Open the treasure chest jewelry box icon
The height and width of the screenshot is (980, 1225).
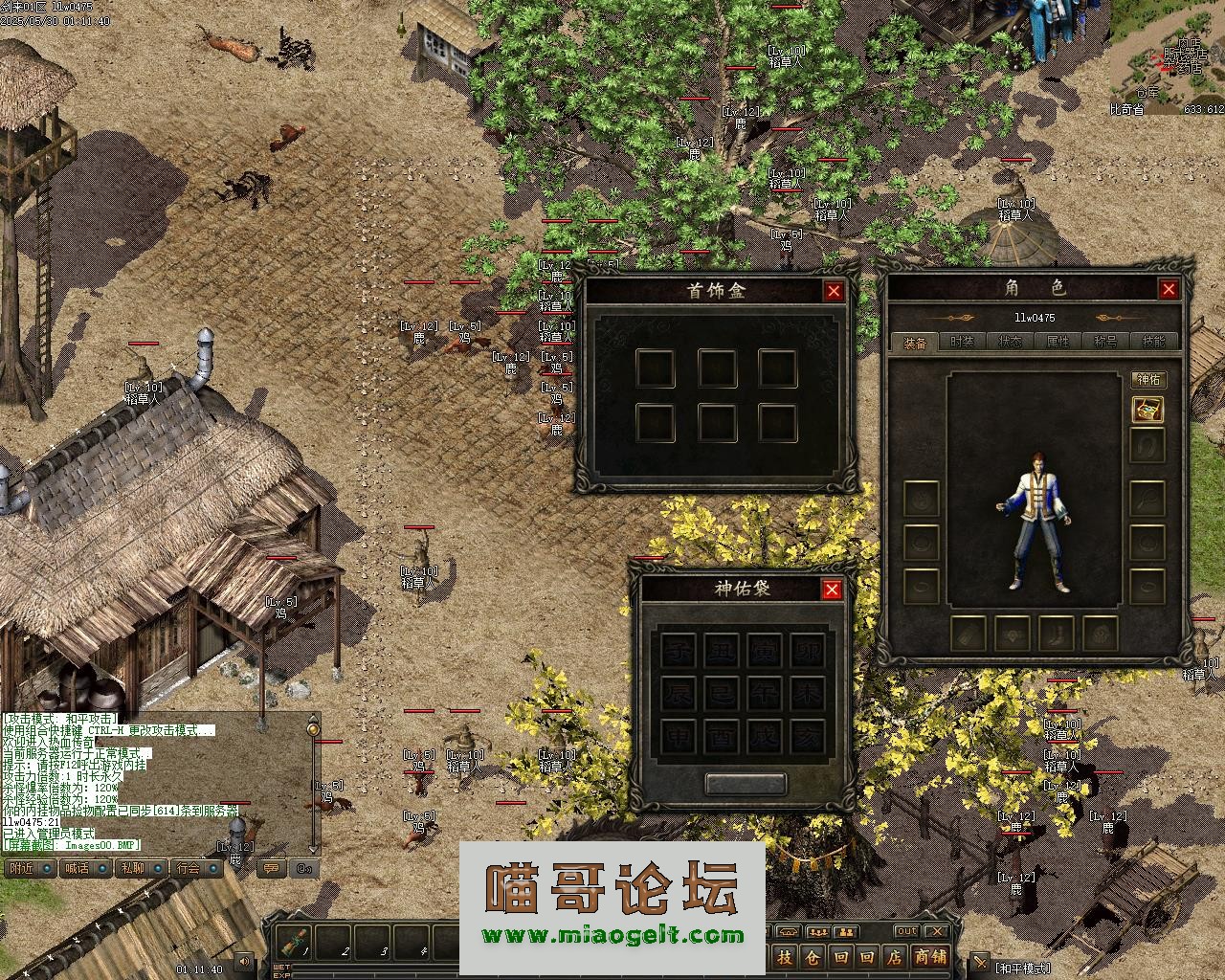1147,411
